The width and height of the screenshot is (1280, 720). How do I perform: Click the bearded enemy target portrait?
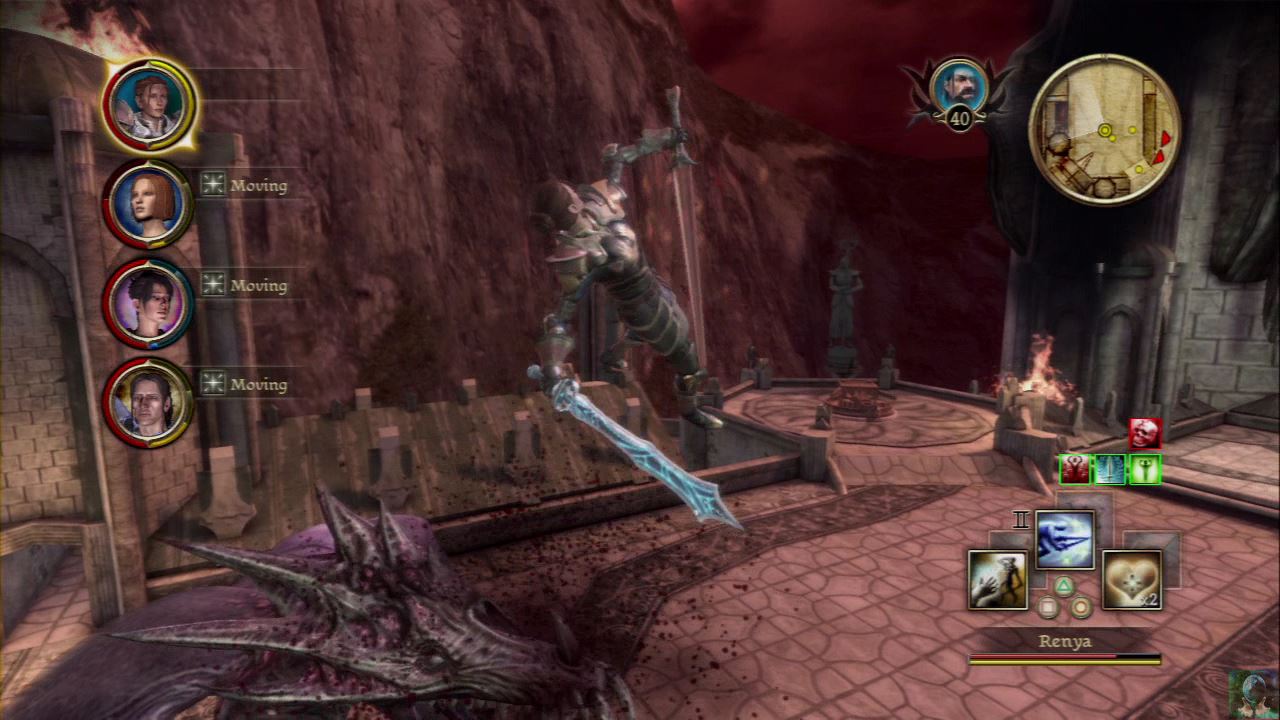tap(959, 87)
